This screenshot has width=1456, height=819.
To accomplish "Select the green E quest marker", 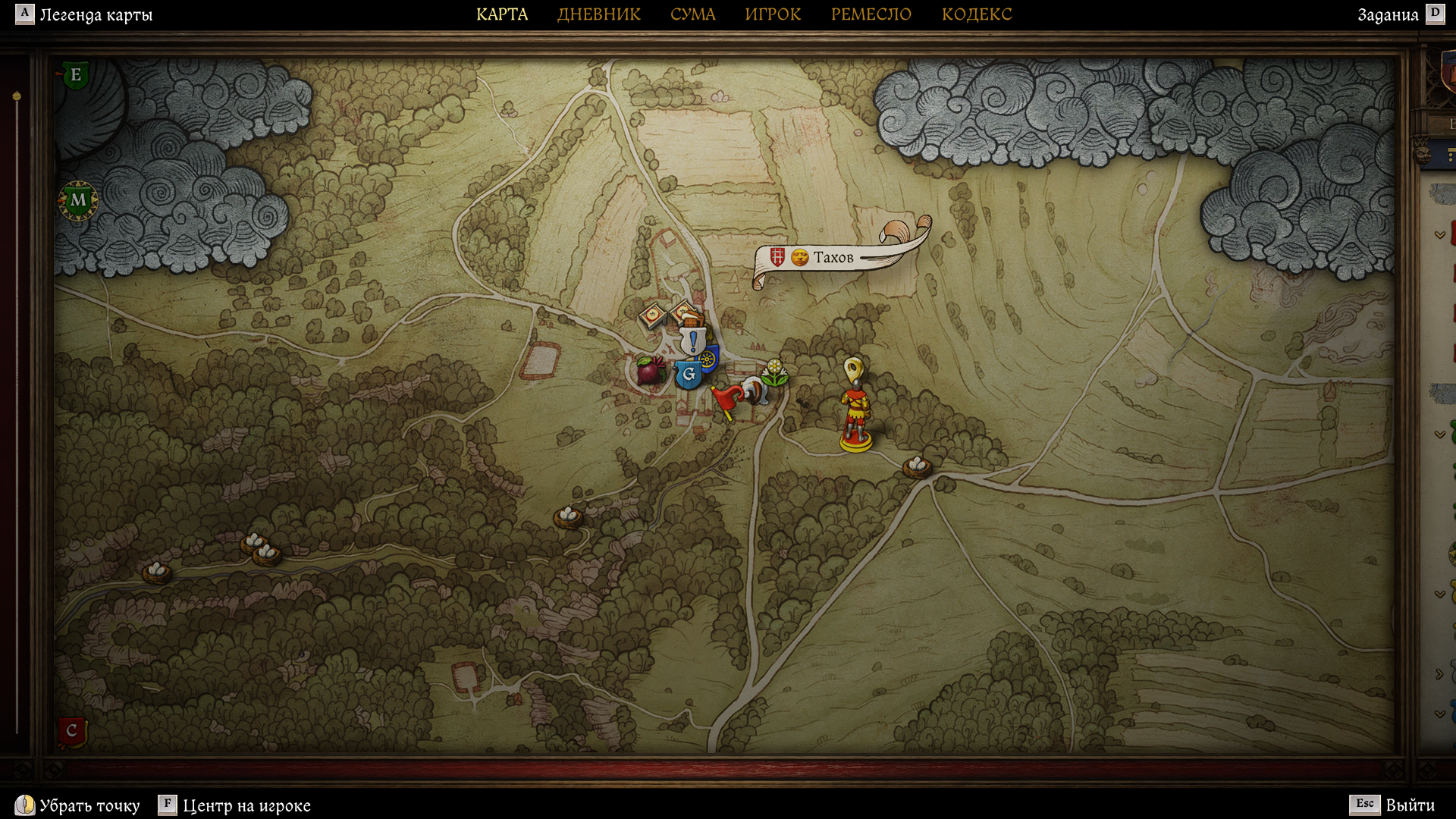I will tap(75, 75).
